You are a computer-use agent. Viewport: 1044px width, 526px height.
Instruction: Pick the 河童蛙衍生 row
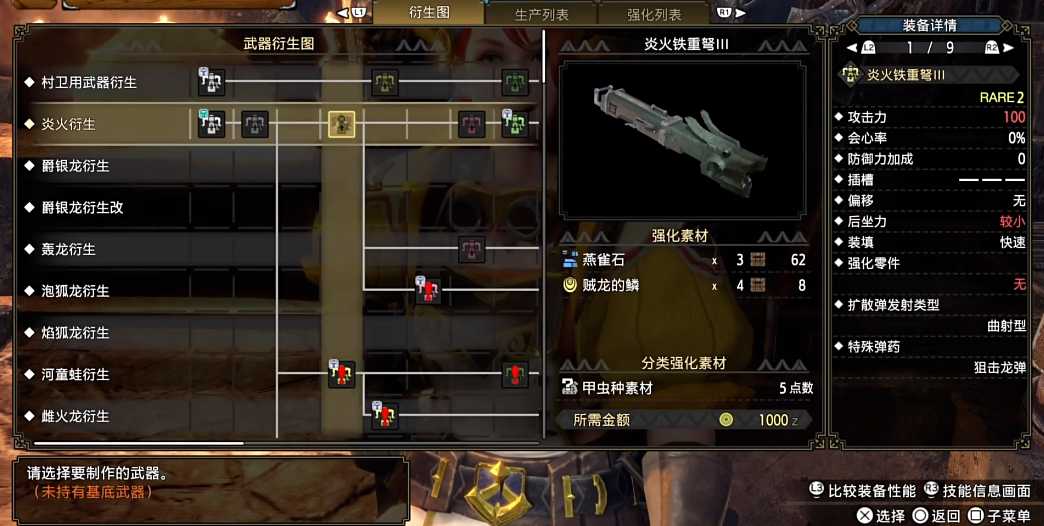[x=75, y=374]
